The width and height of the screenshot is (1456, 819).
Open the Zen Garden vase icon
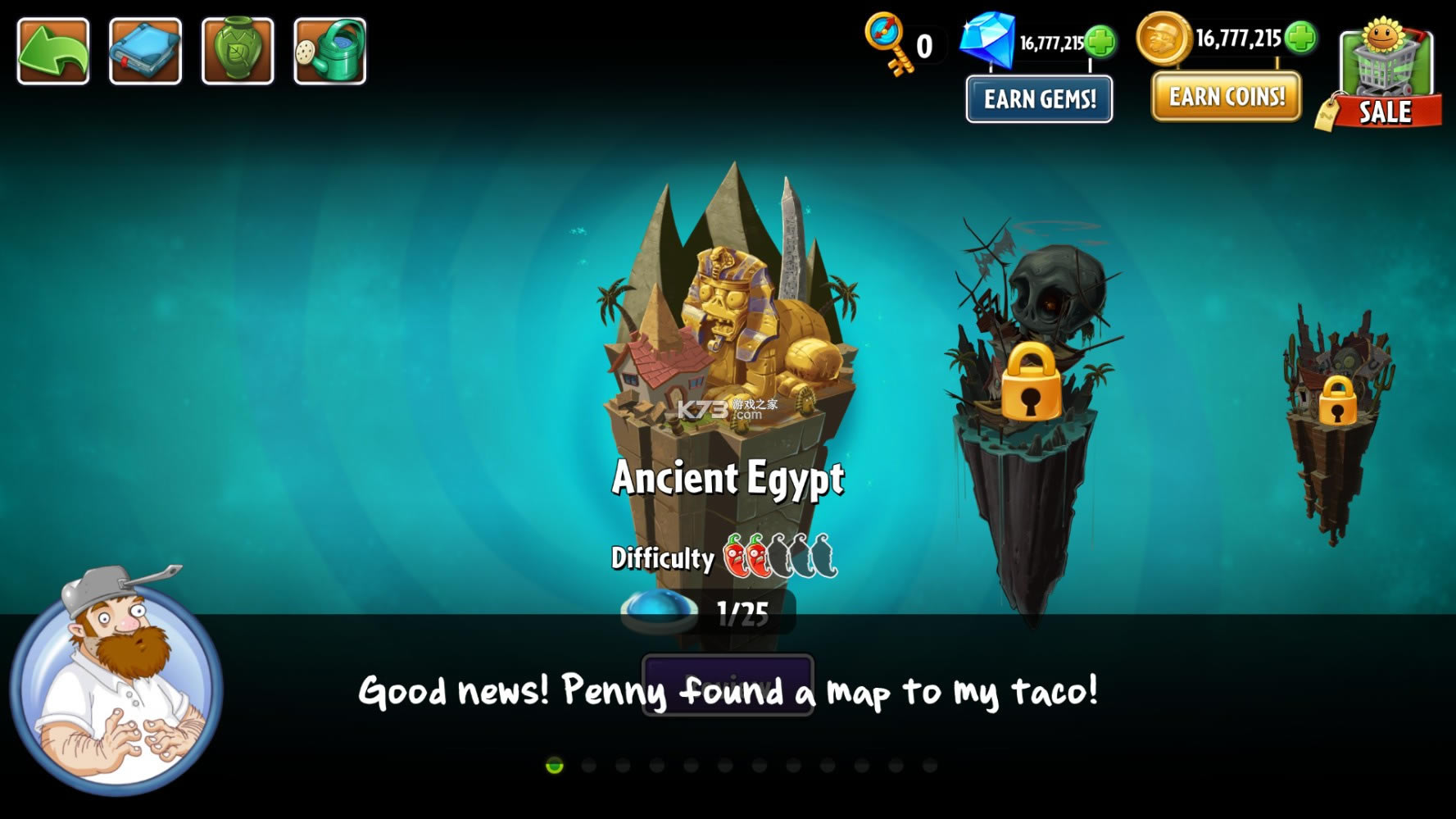tap(238, 49)
